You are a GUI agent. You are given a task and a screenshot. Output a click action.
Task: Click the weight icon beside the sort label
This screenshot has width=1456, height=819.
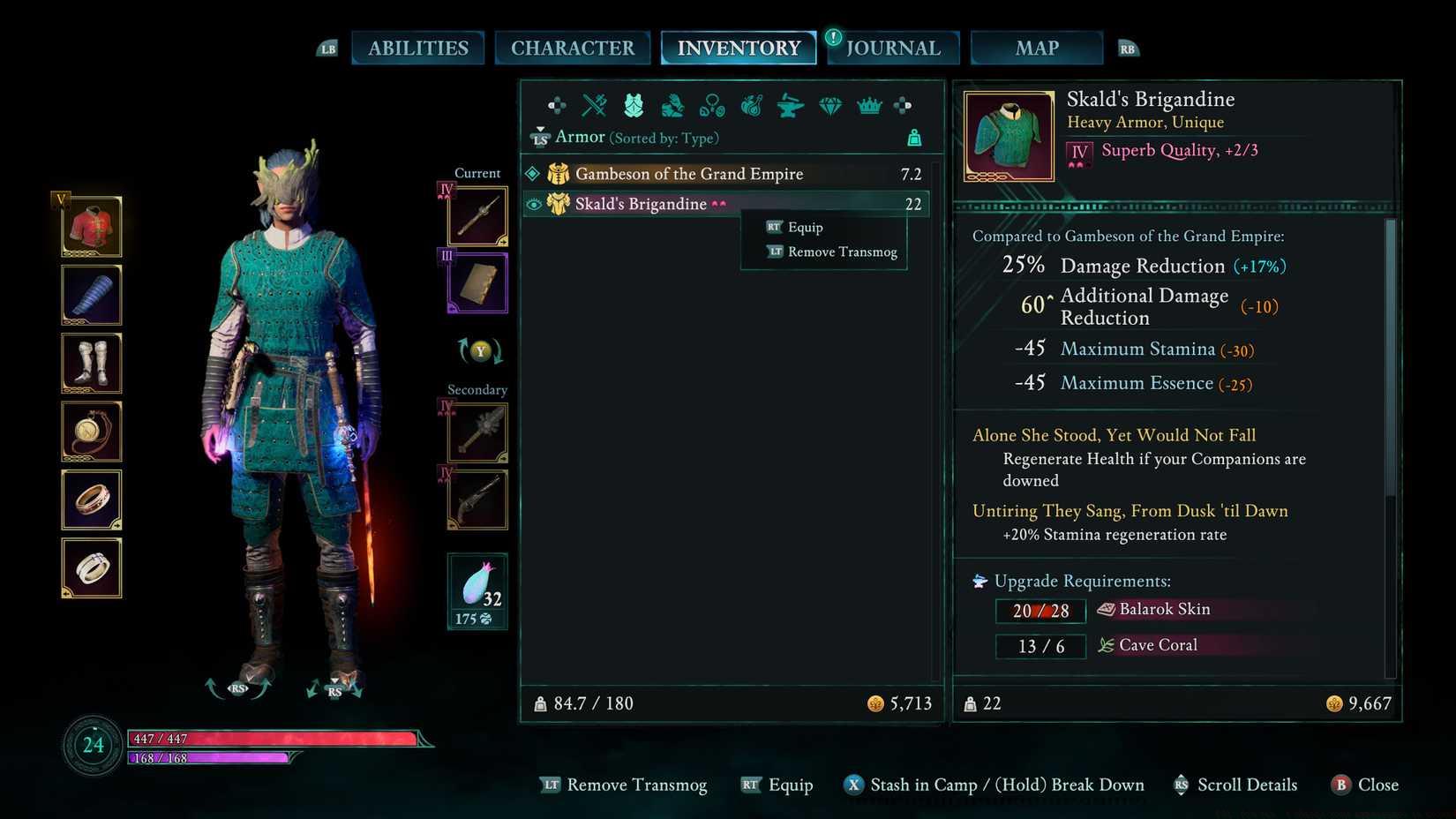(914, 138)
